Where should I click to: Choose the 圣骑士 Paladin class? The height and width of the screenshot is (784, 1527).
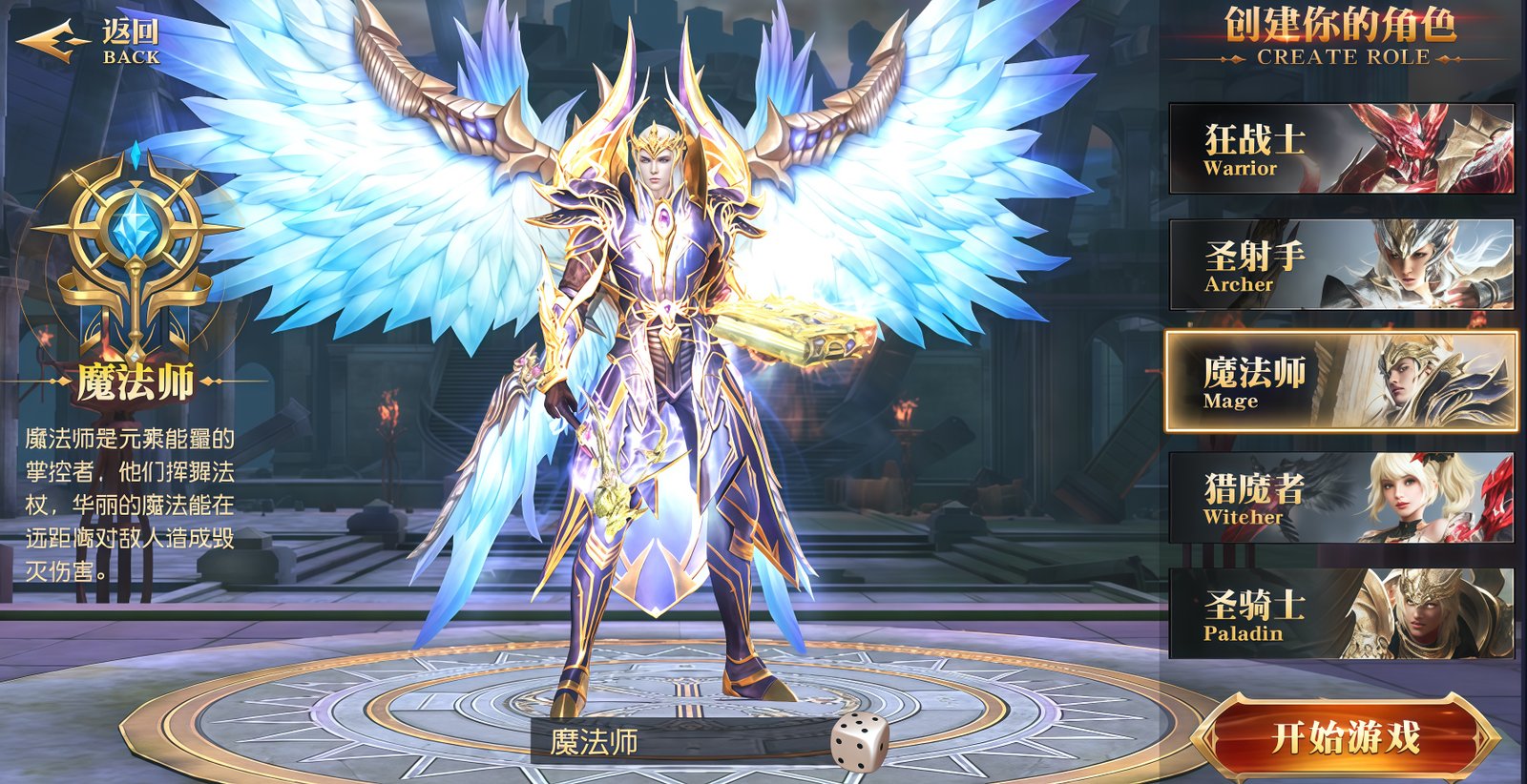tap(1341, 613)
